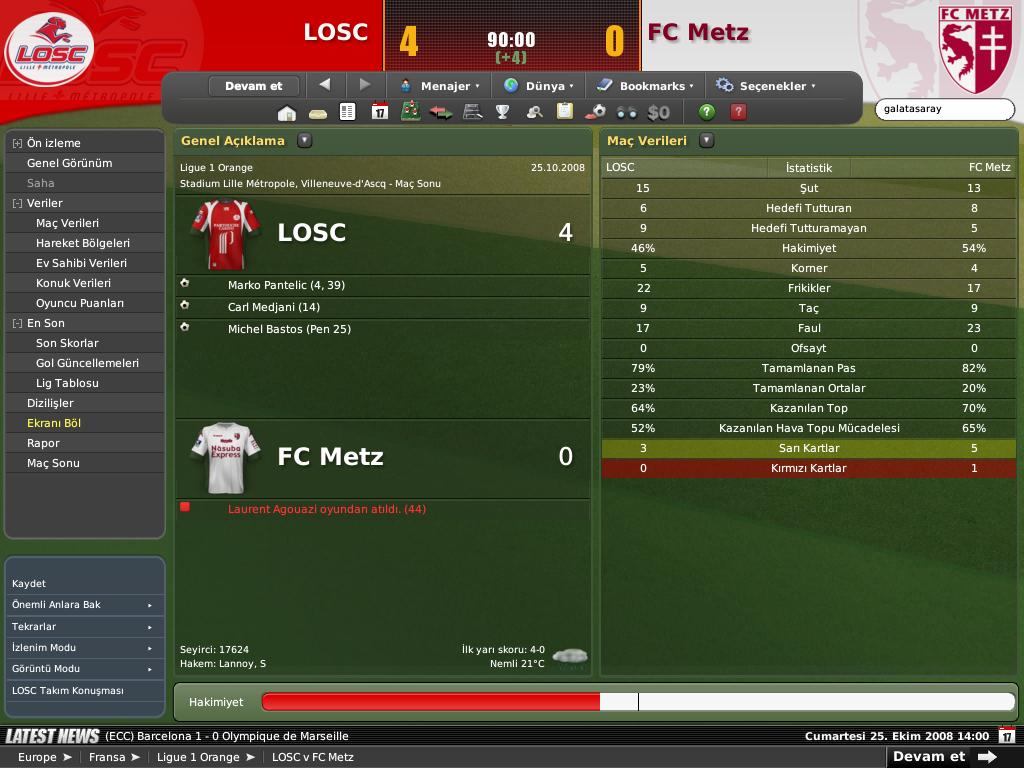Open the LOSC Takım Konuşması team talk
Screen dimensions: 1024x768
(67, 691)
